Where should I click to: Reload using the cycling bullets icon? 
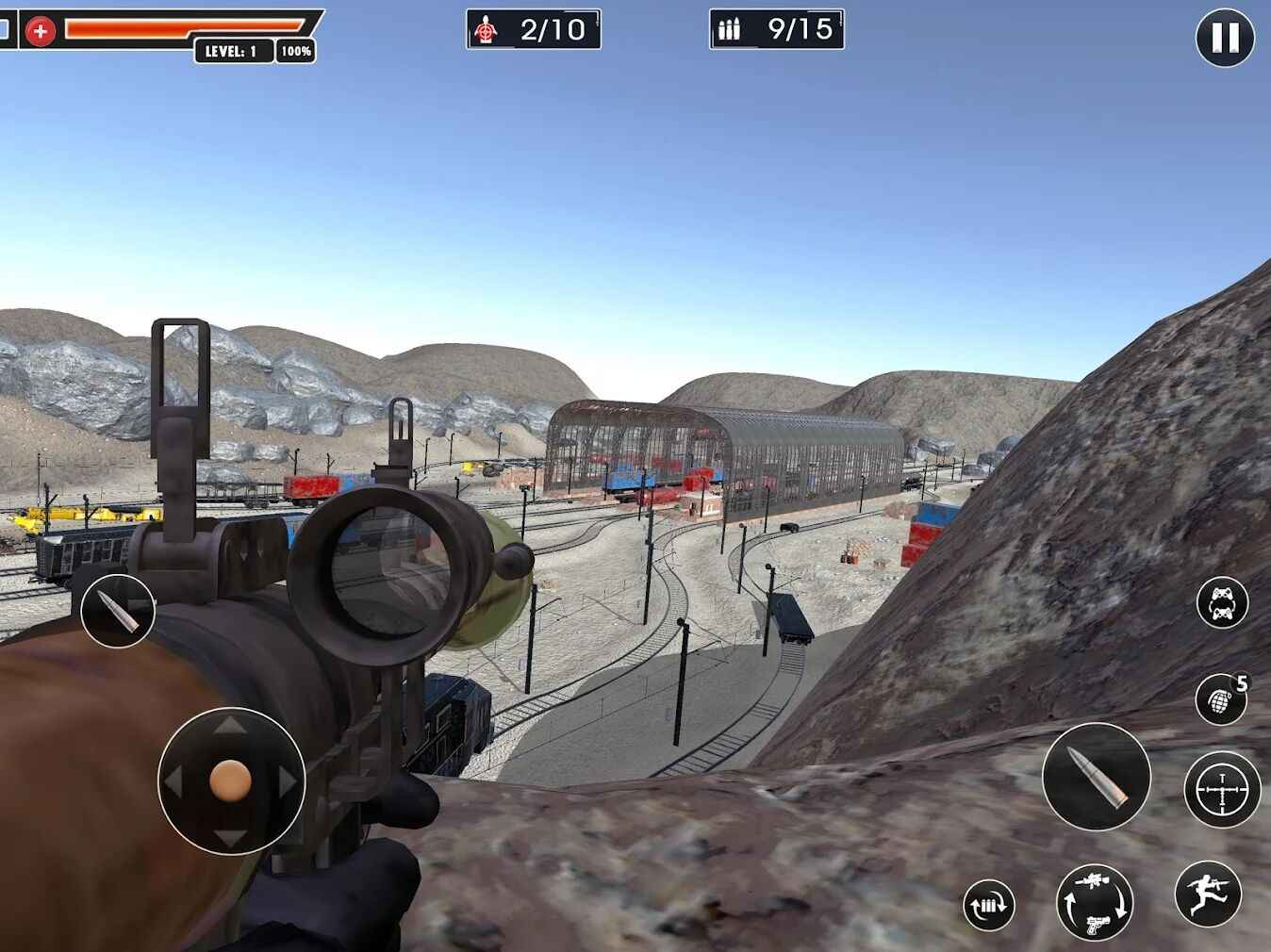pos(987,906)
